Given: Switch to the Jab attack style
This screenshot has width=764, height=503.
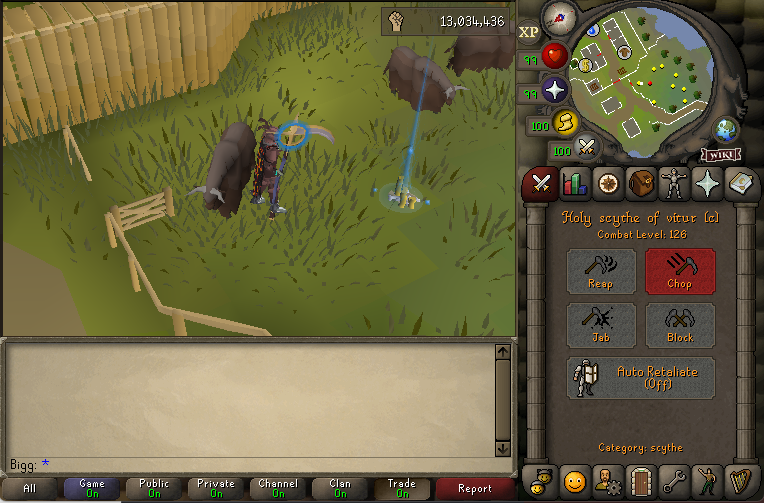Looking at the screenshot, I should (601, 326).
